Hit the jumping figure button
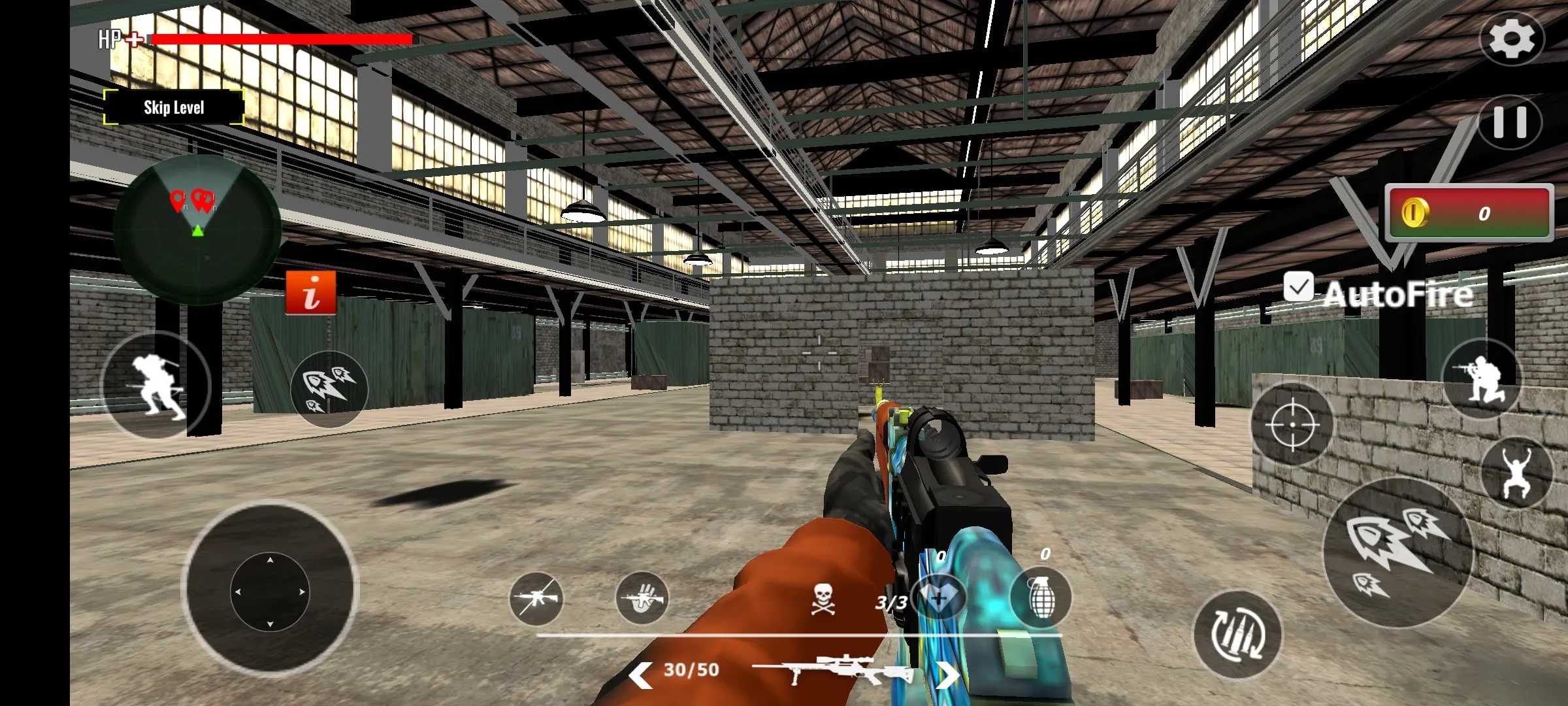Screen dimensions: 1568x706 (1516, 473)
